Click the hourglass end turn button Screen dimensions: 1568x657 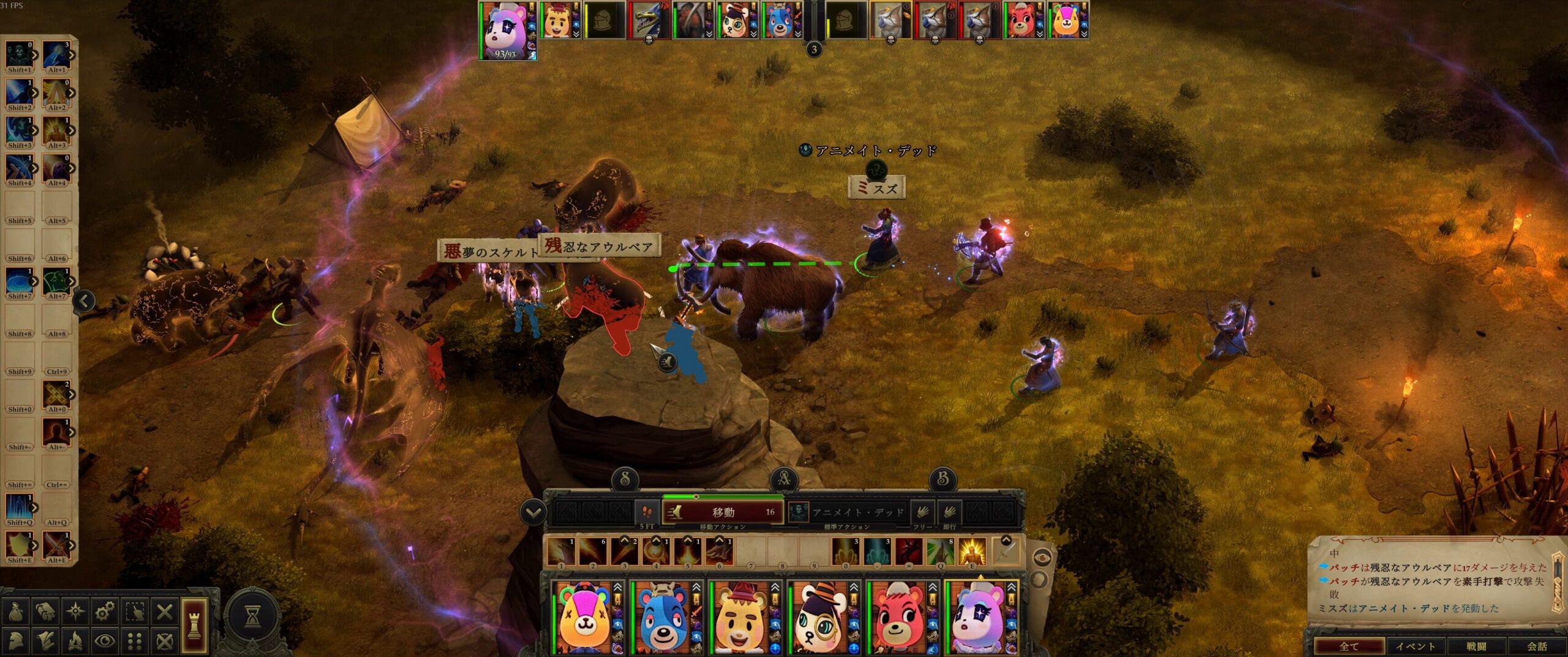[x=252, y=617]
